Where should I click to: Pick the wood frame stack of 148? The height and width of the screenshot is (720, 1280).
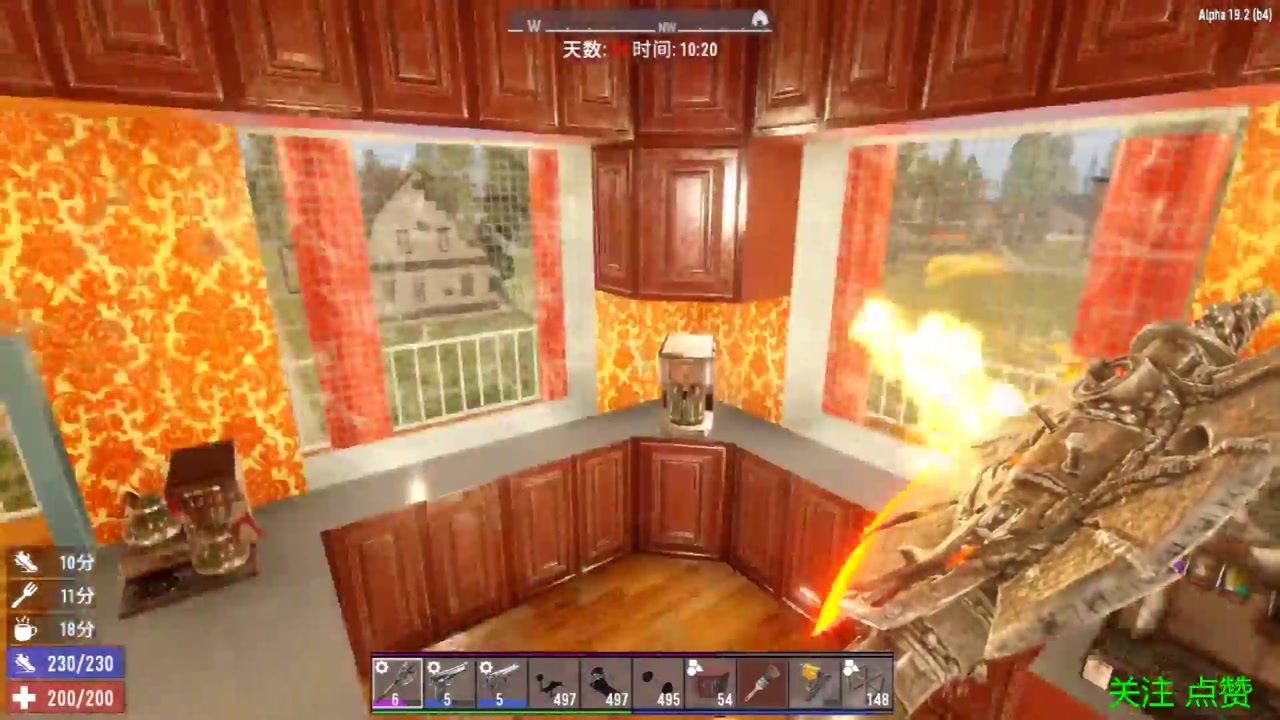[x=865, y=683]
